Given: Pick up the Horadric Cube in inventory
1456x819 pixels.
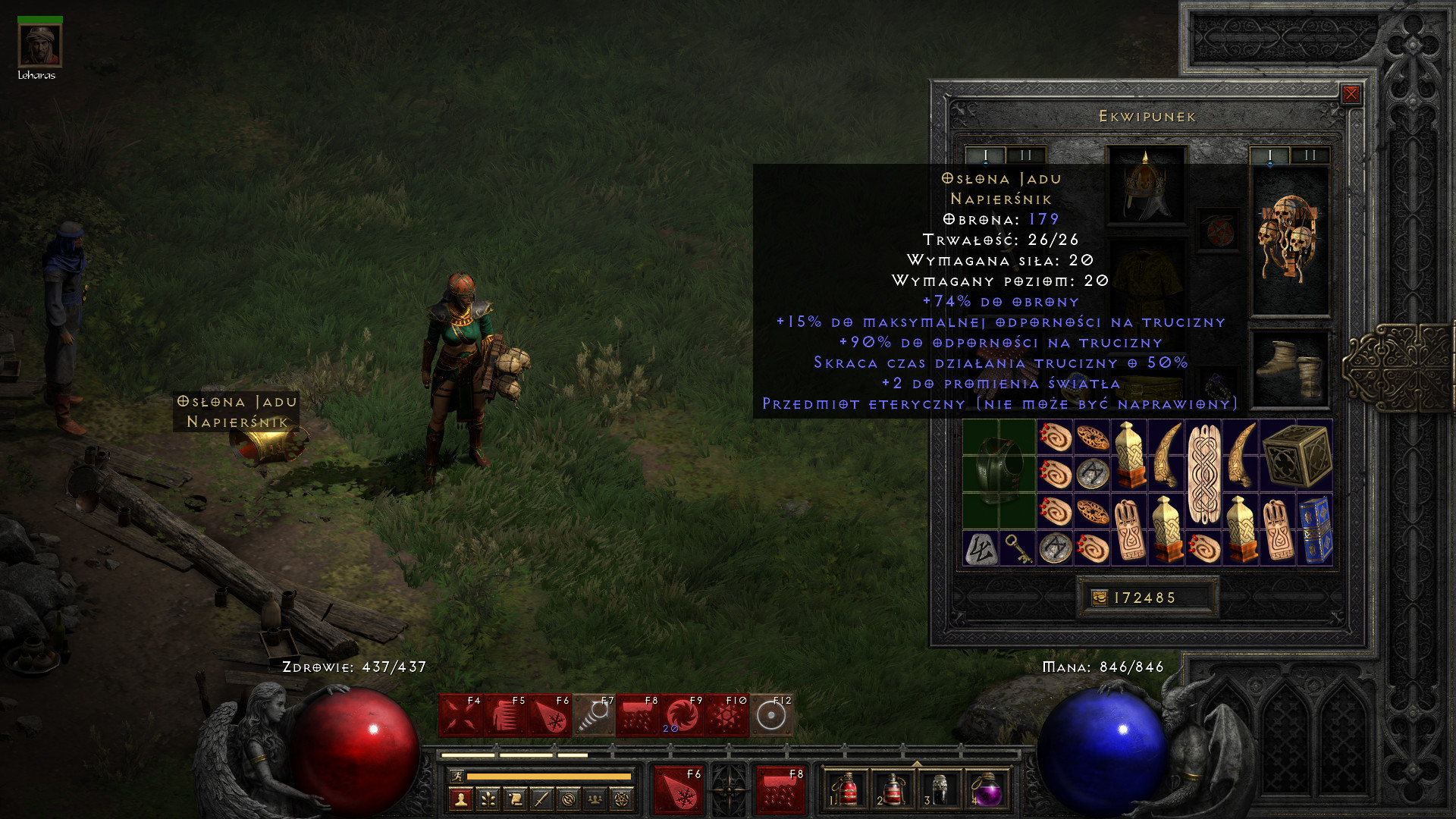Looking at the screenshot, I should [1297, 455].
